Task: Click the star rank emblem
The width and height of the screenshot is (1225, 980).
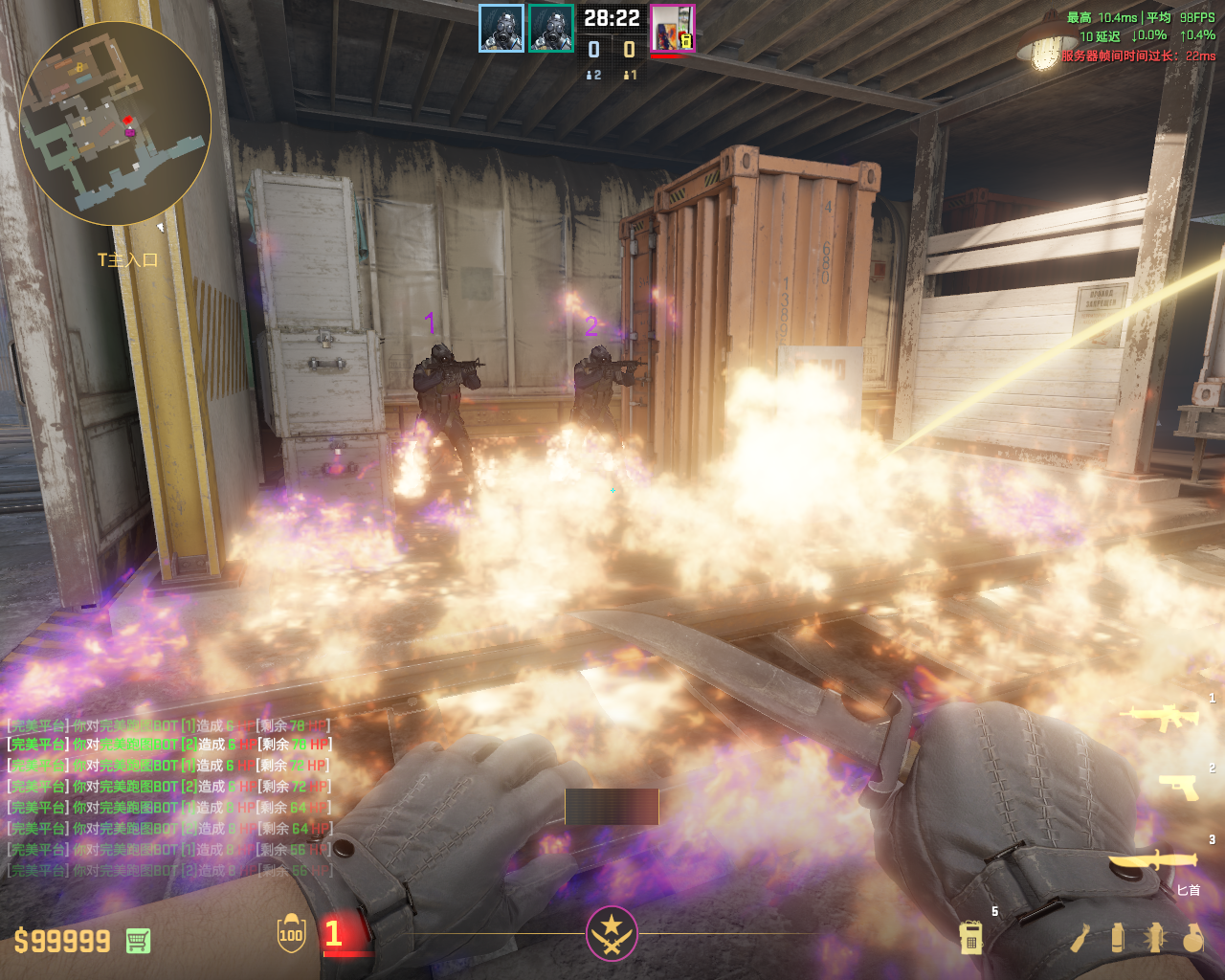Action: point(611,932)
